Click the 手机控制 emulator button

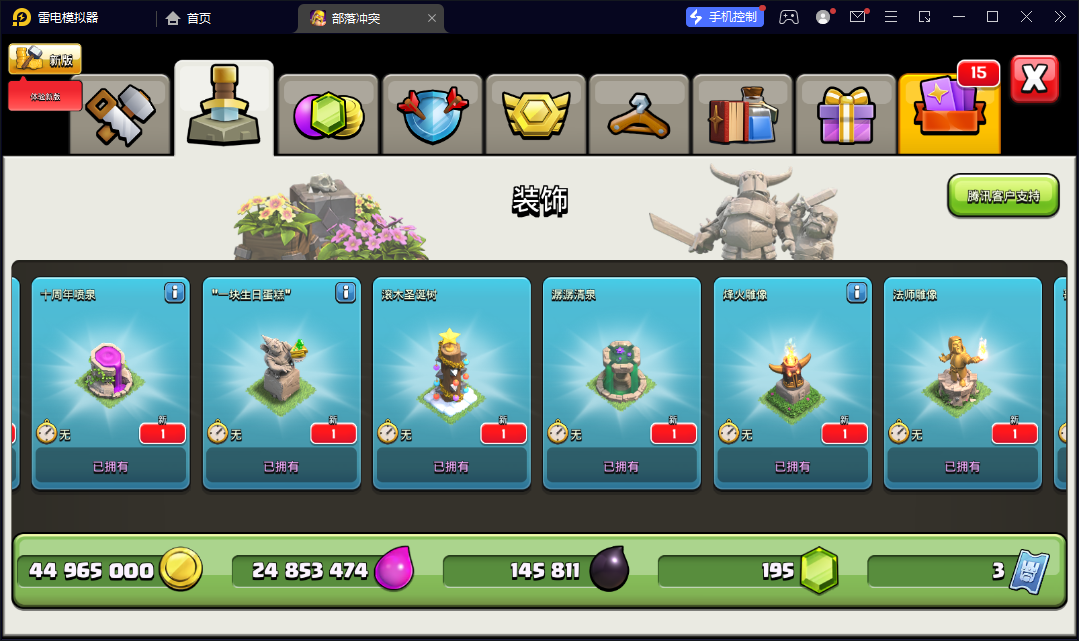click(x=722, y=17)
